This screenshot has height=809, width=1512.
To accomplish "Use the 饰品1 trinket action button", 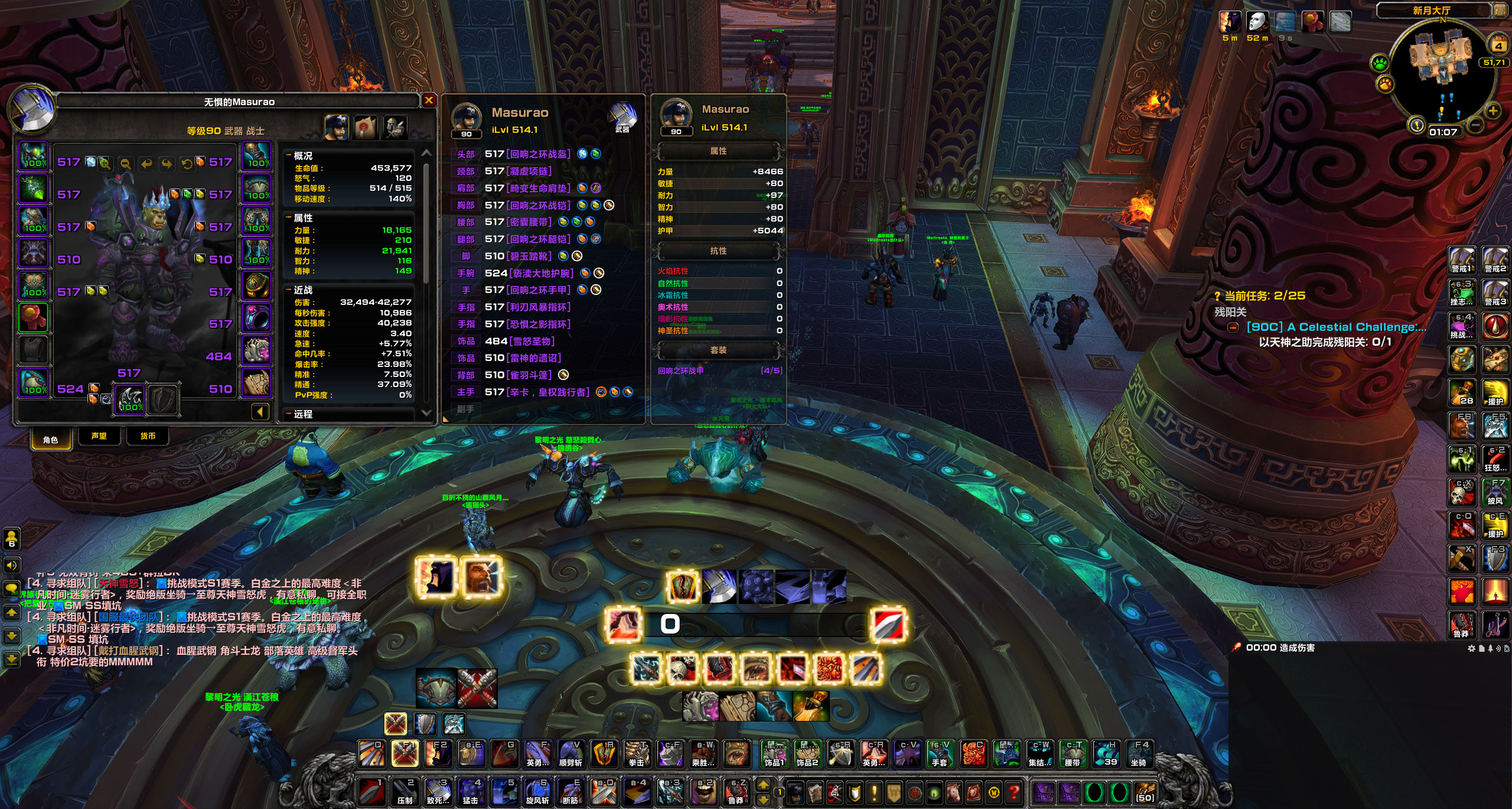I will tap(774, 754).
